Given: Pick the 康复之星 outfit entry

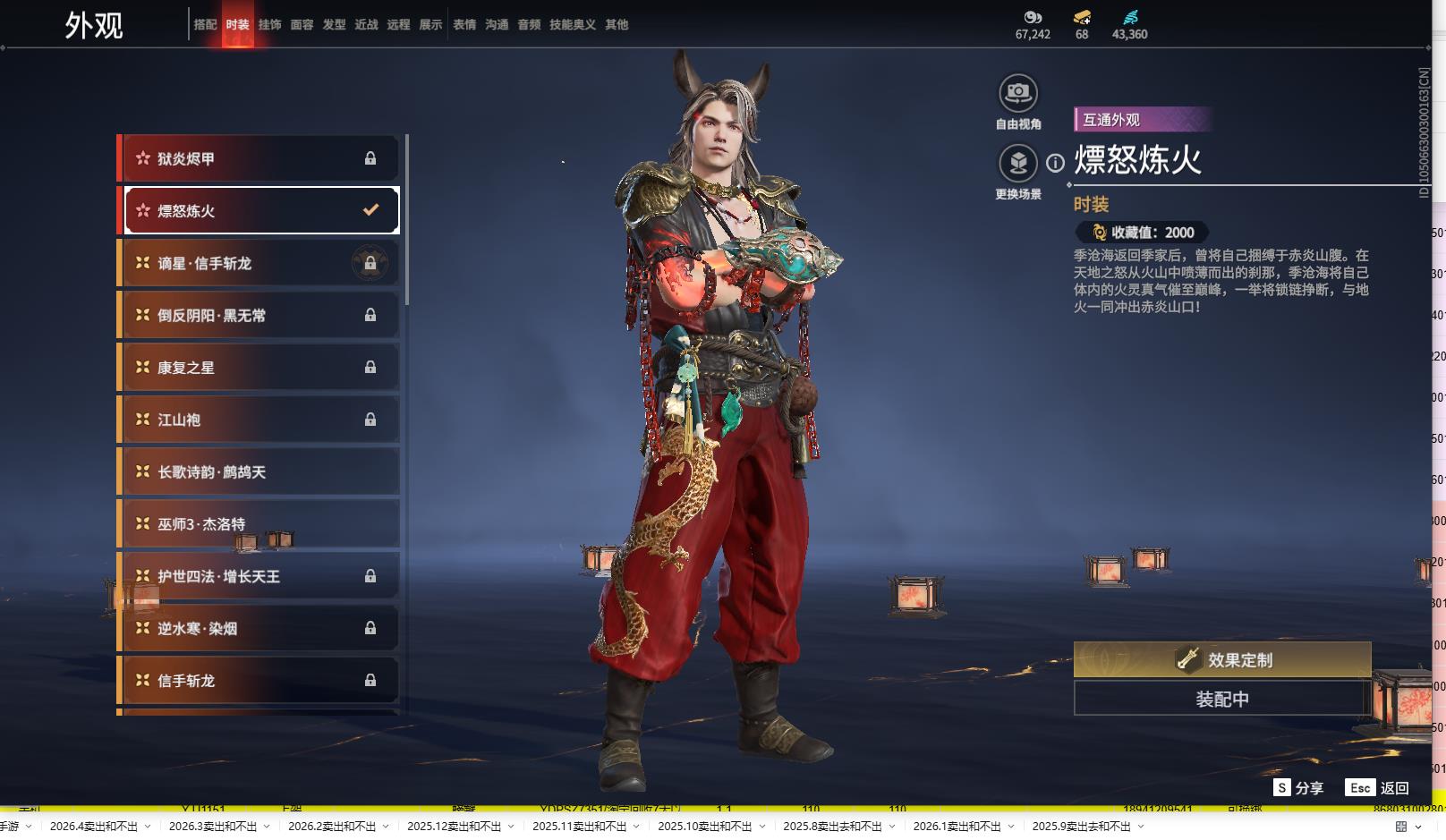Looking at the screenshot, I should [x=259, y=368].
